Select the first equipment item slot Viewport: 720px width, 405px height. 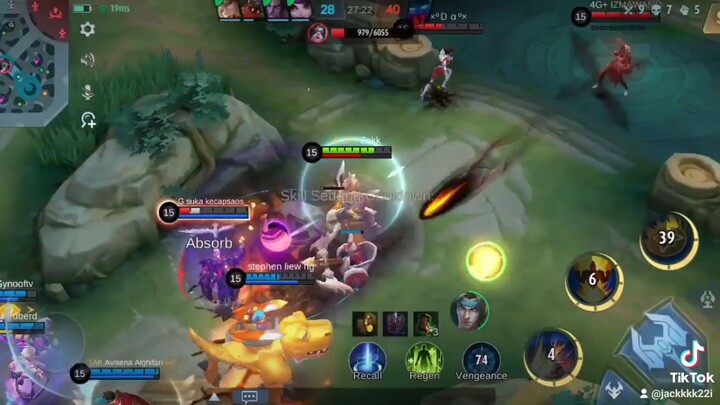365,322
